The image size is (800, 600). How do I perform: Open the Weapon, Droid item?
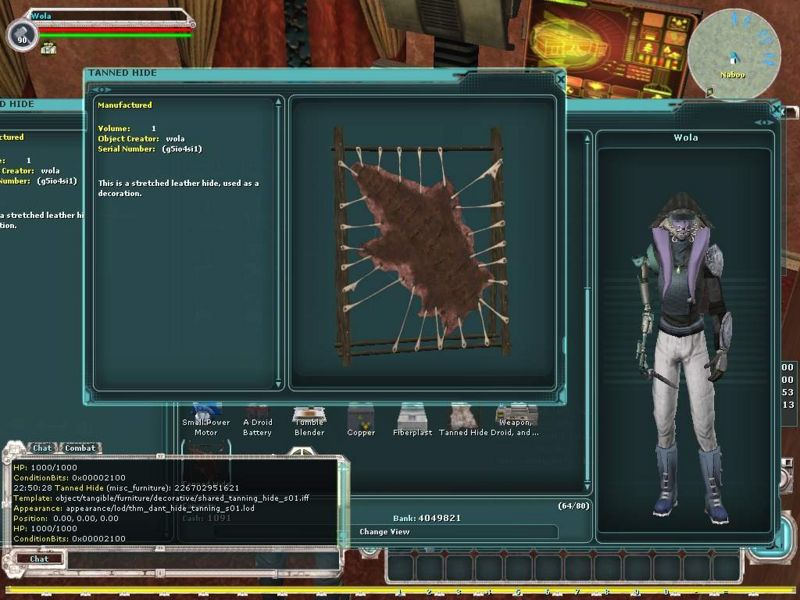tap(516, 417)
